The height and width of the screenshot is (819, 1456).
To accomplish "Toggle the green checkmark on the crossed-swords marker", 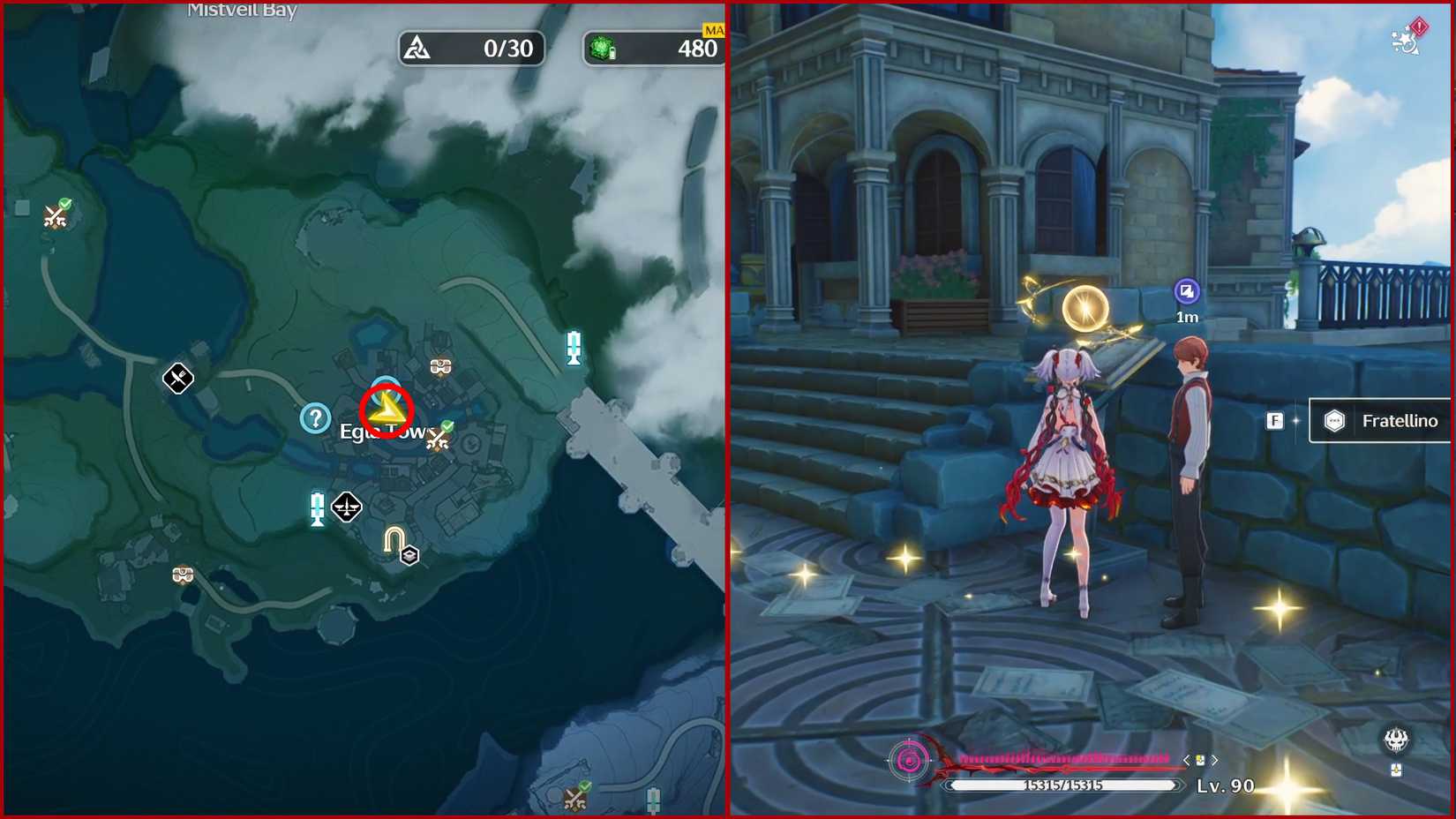I will click(447, 426).
